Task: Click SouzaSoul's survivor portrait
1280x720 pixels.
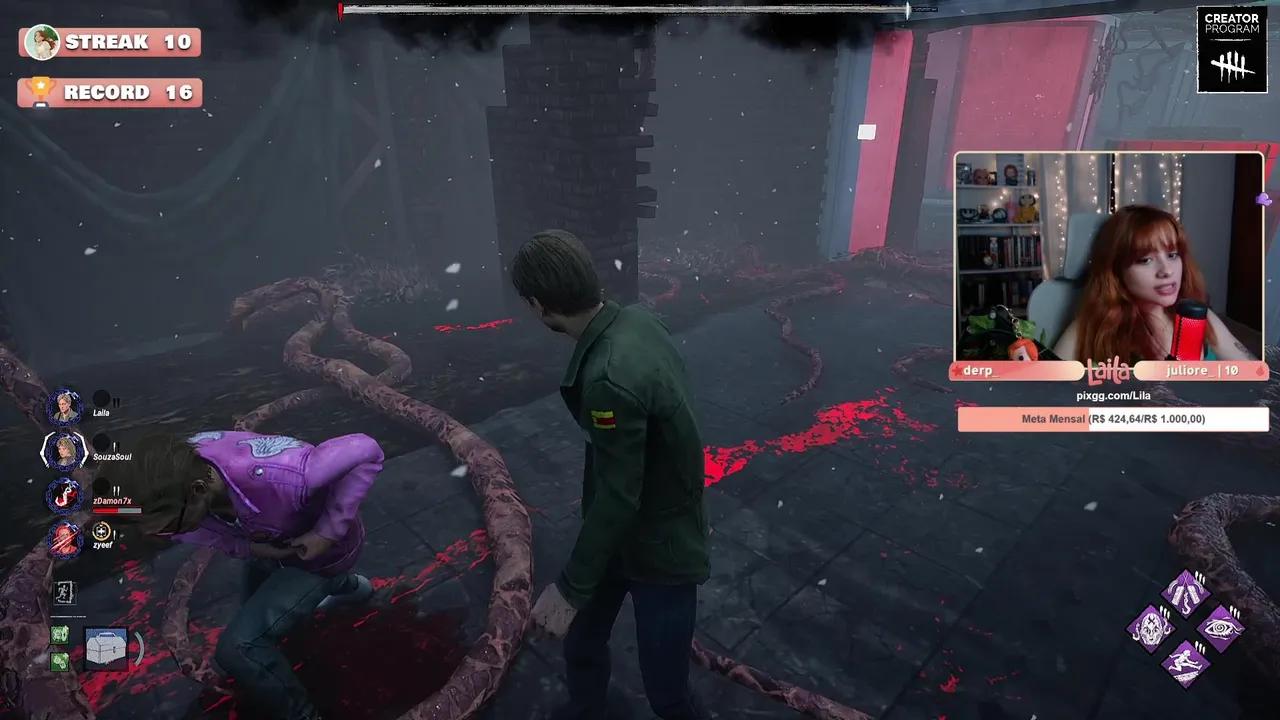Action: pos(64,450)
